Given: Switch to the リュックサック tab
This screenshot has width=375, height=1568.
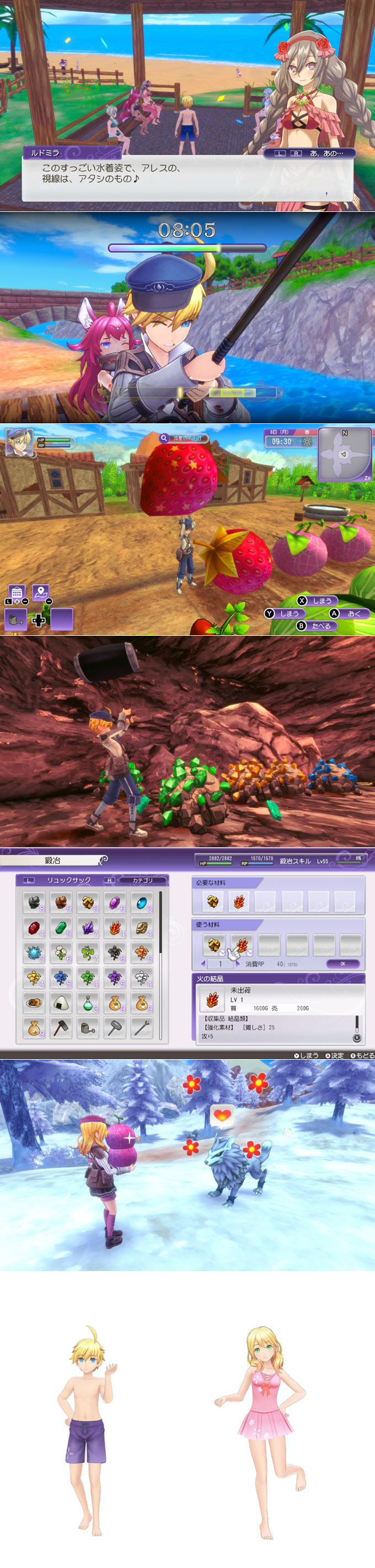Looking at the screenshot, I should tap(69, 880).
